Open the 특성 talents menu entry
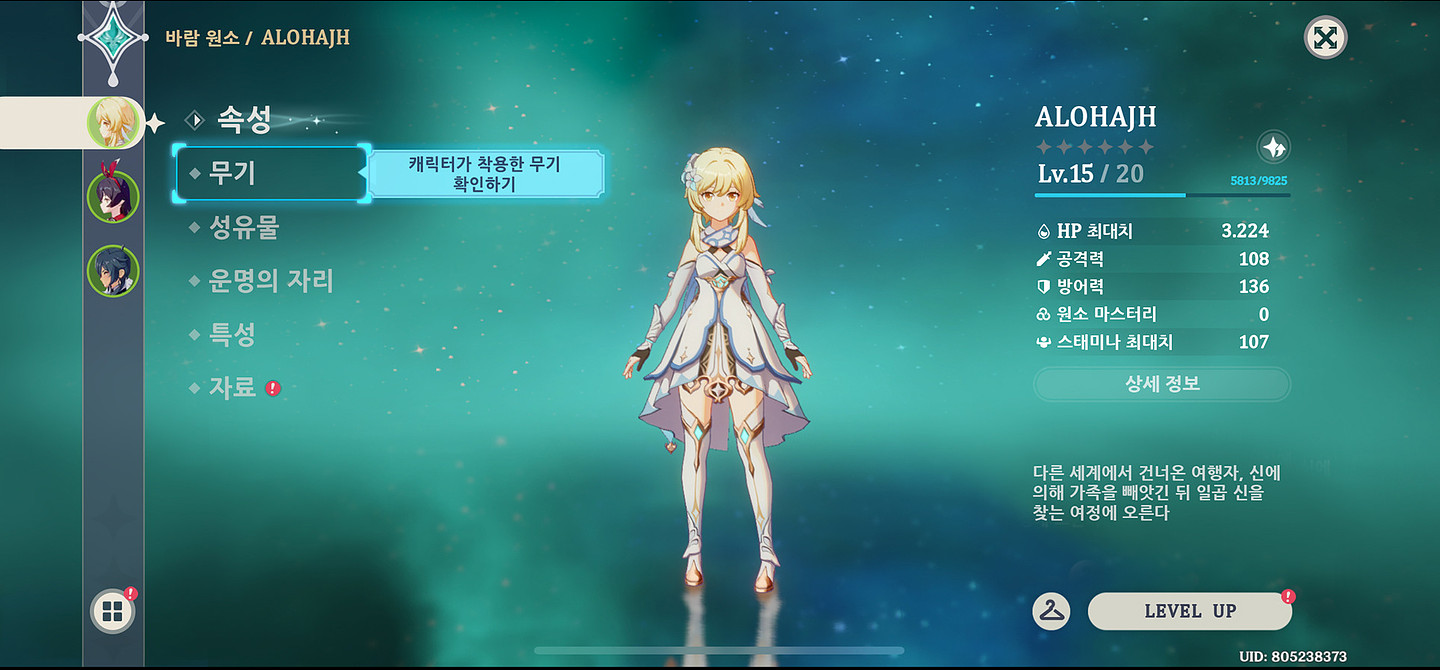 click(232, 335)
